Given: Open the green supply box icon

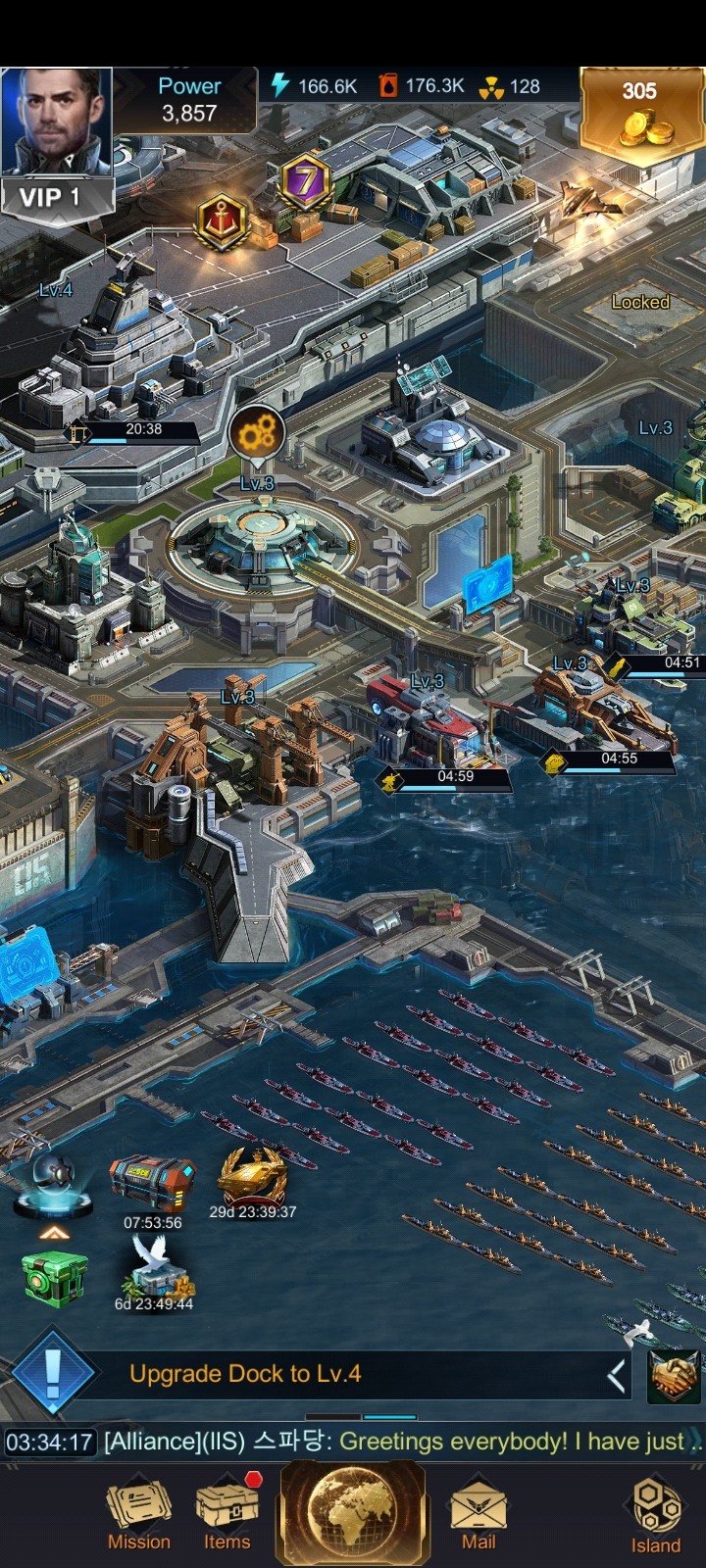Looking at the screenshot, I should tap(55, 1278).
